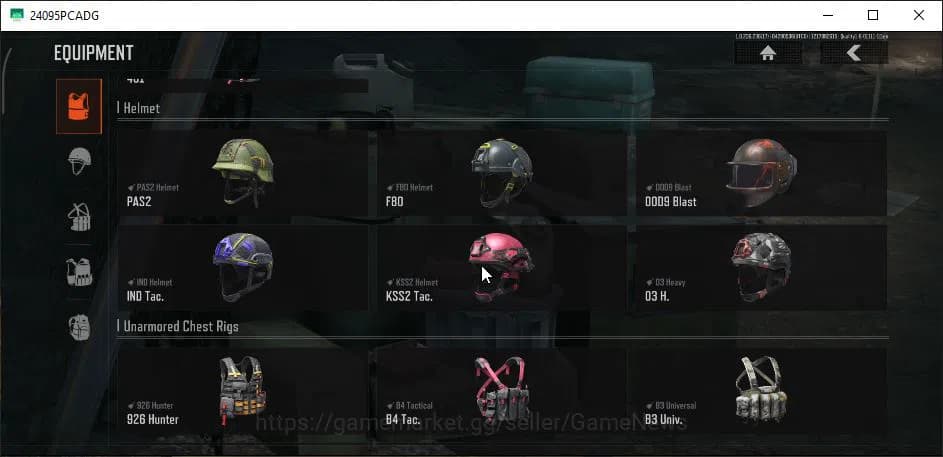Open the chest rig category tab
This screenshot has width=943, height=457.
pyautogui.click(x=79, y=216)
